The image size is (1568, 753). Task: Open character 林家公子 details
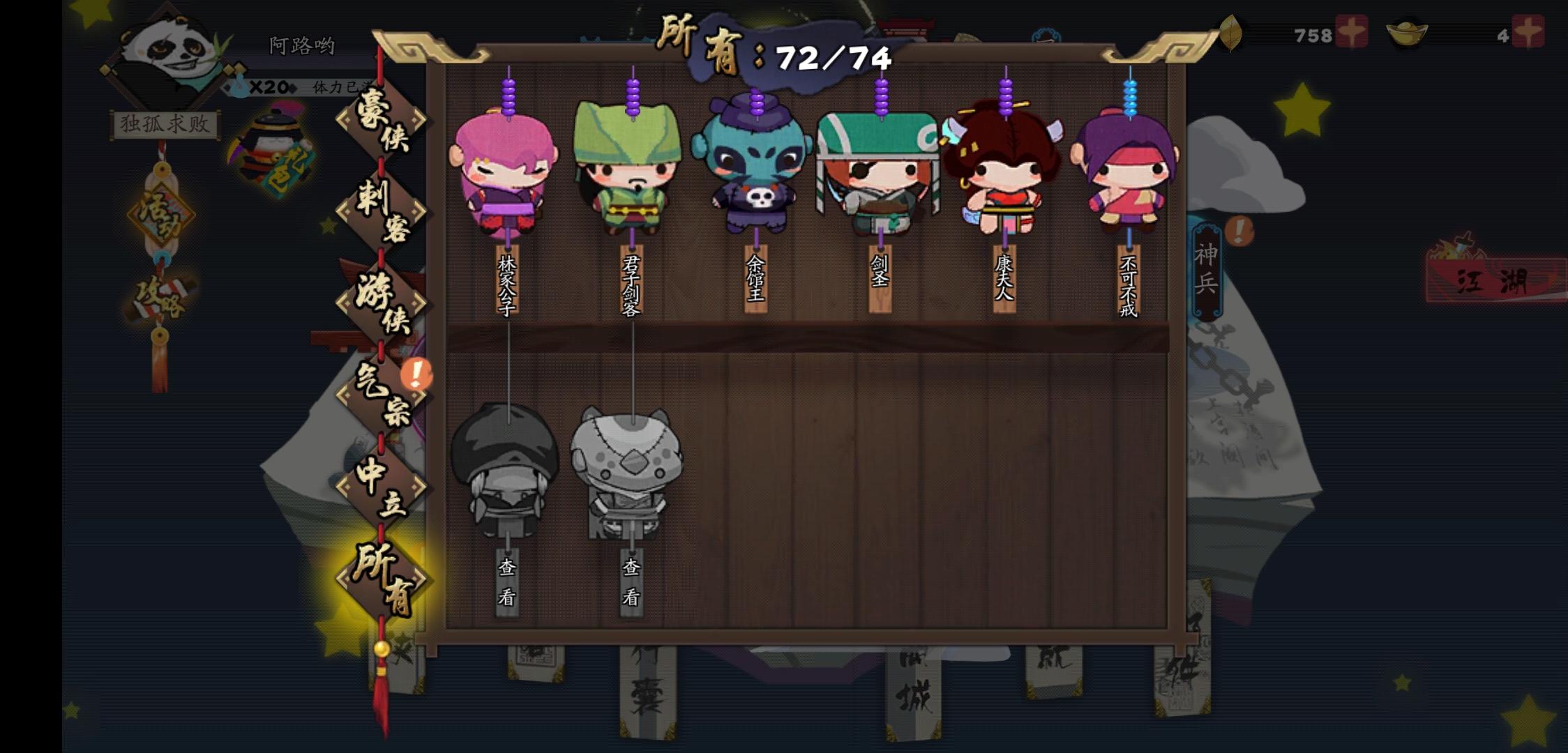(506, 174)
